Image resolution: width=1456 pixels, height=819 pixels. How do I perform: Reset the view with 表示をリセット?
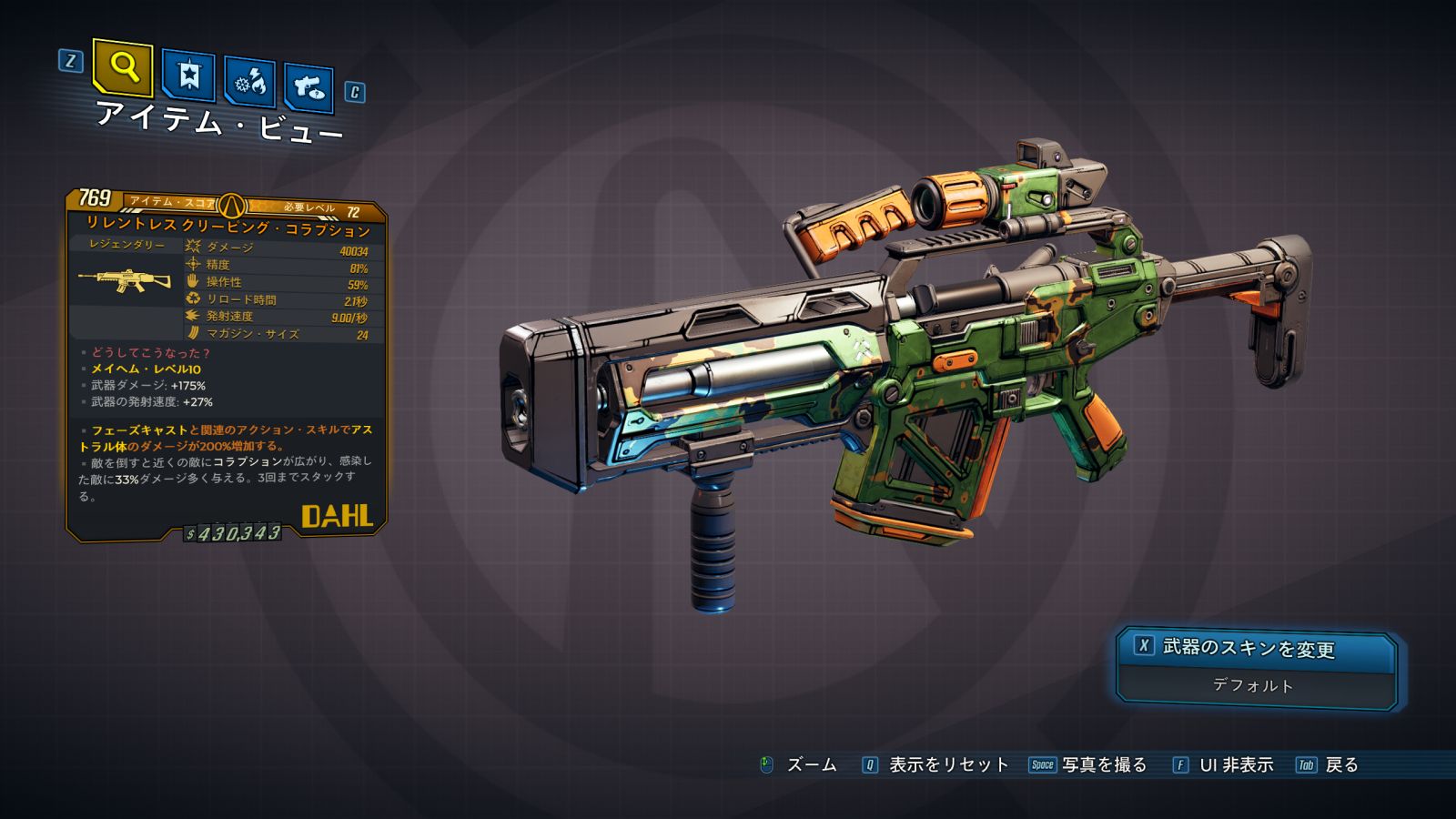point(947,765)
